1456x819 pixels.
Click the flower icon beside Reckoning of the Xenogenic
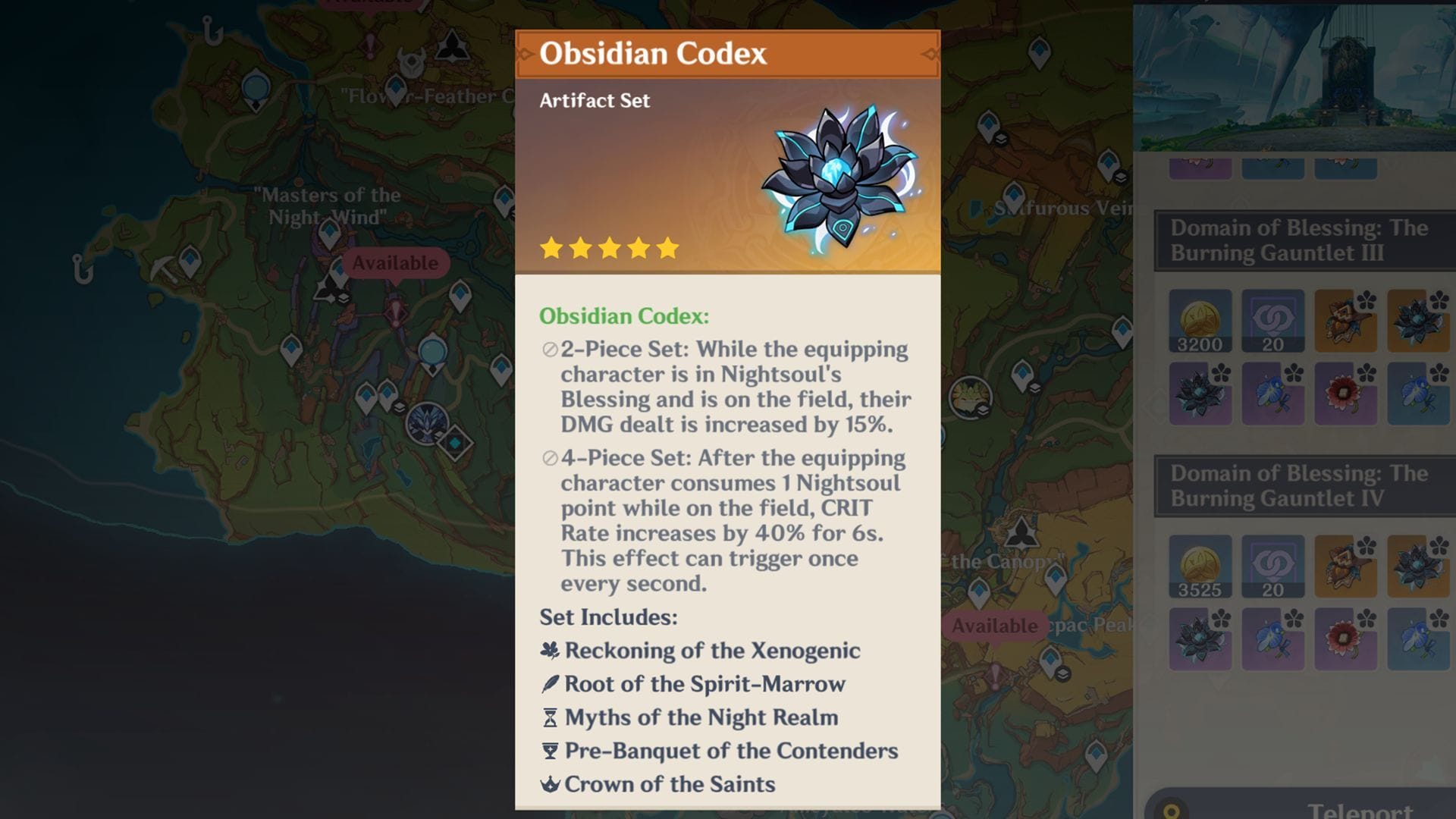pos(551,651)
